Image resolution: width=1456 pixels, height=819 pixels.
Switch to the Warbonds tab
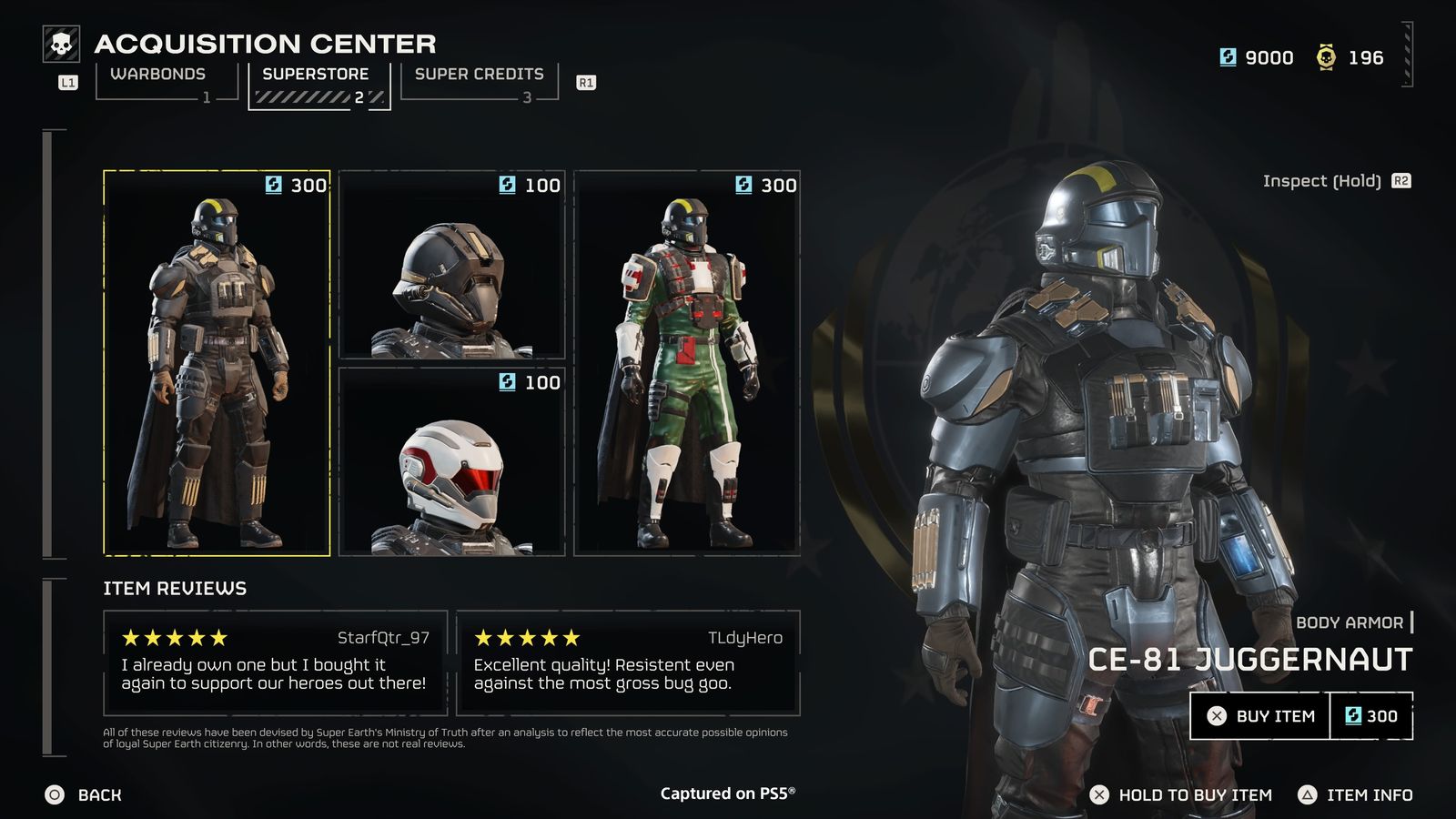pyautogui.click(x=159, y=74)
